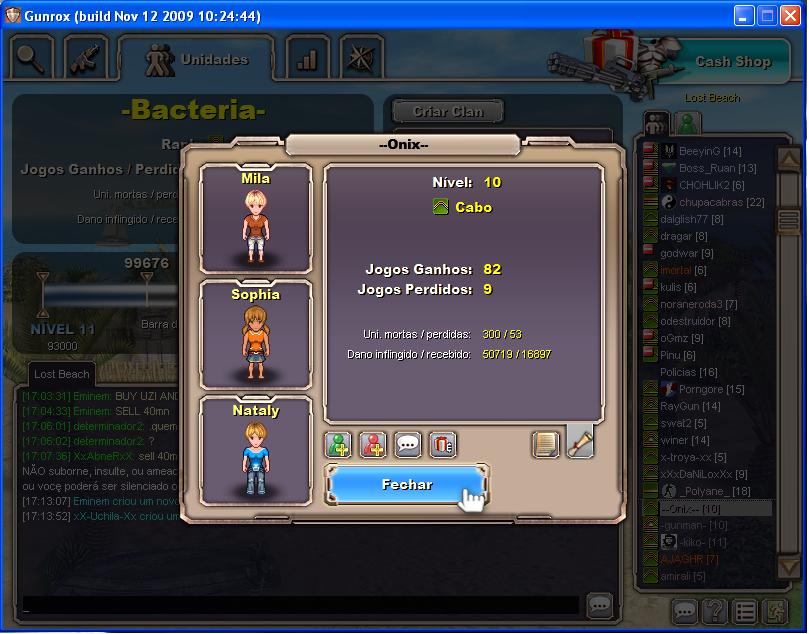Click the red person ignore icon
The height and width of the screenshot is (634, 809).
tap(374, 444)
